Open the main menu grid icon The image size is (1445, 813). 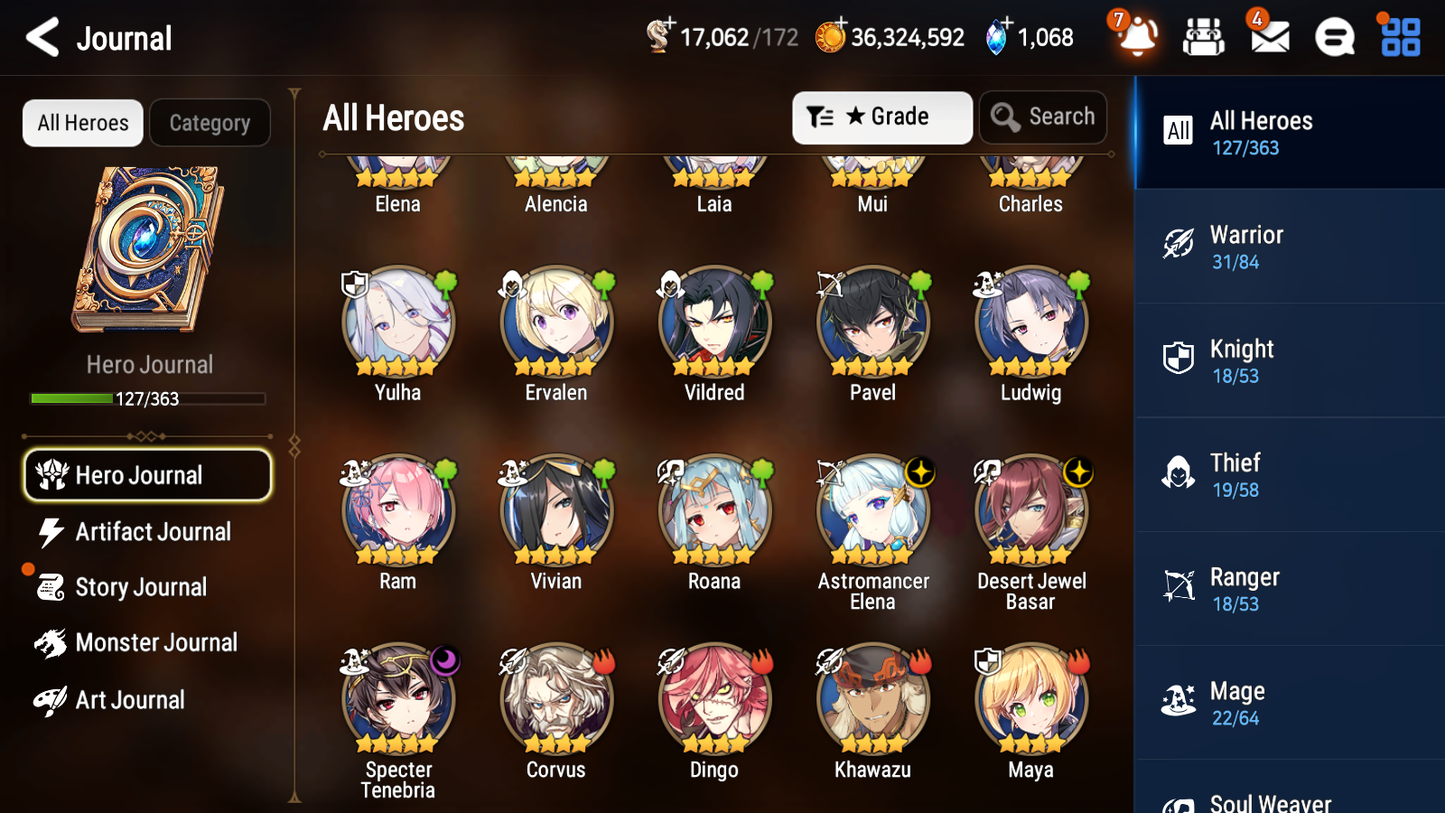1399,36
